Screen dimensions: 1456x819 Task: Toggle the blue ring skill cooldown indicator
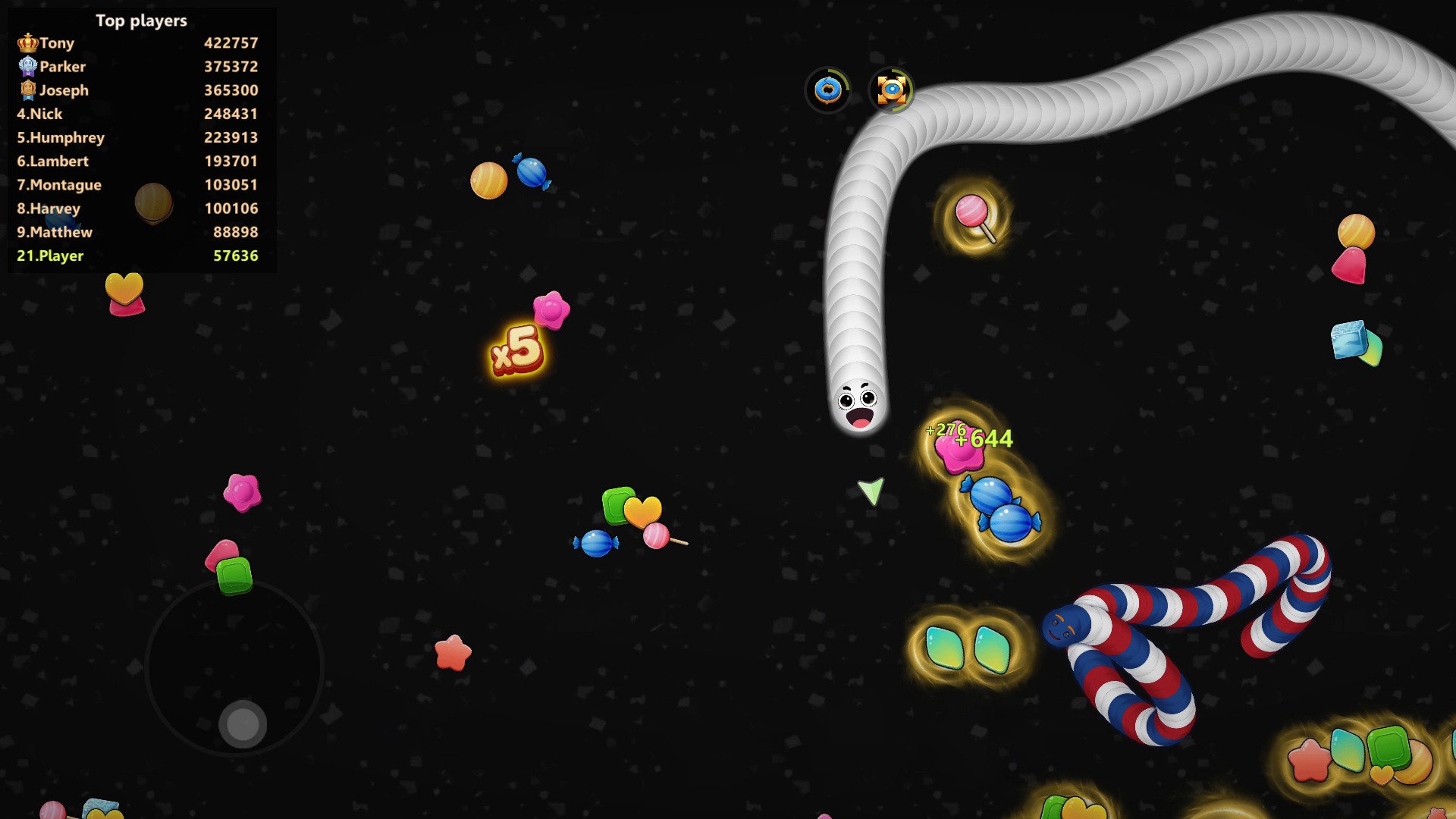click(x=828, y=90)
